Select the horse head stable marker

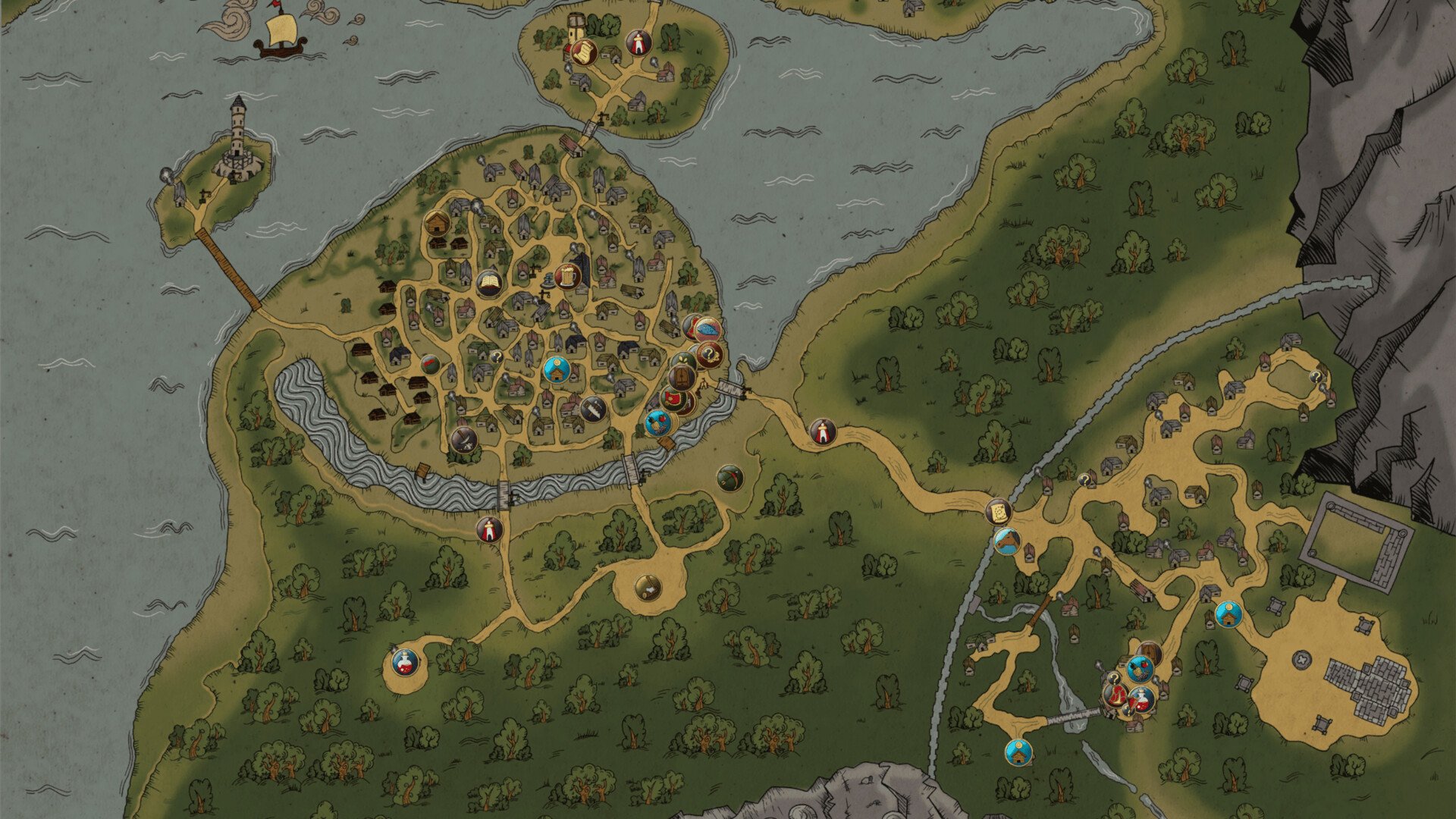pos(1006,541)
